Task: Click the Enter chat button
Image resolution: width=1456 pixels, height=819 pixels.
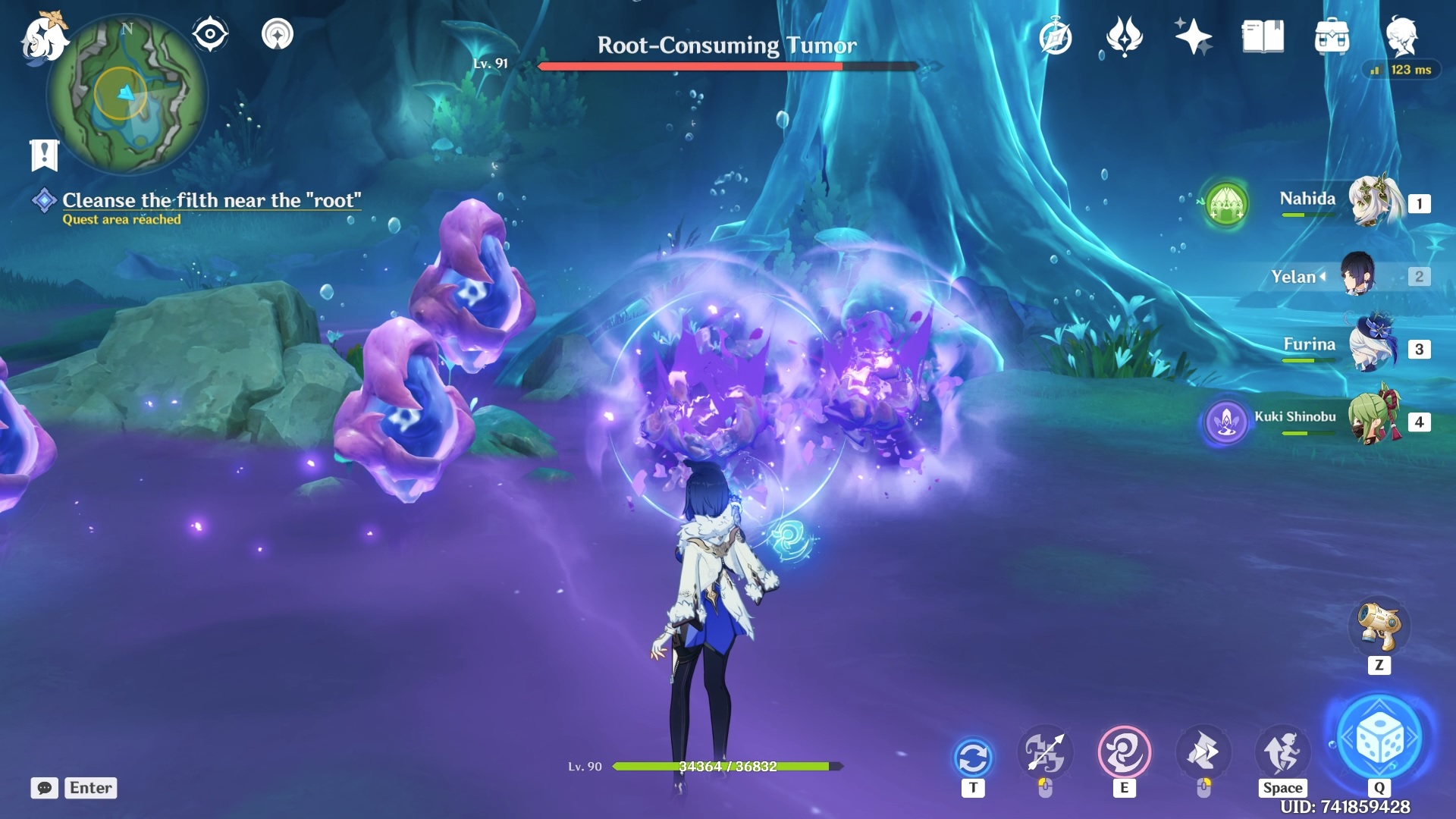Action: pyautogui.click(x=89, y=788)
